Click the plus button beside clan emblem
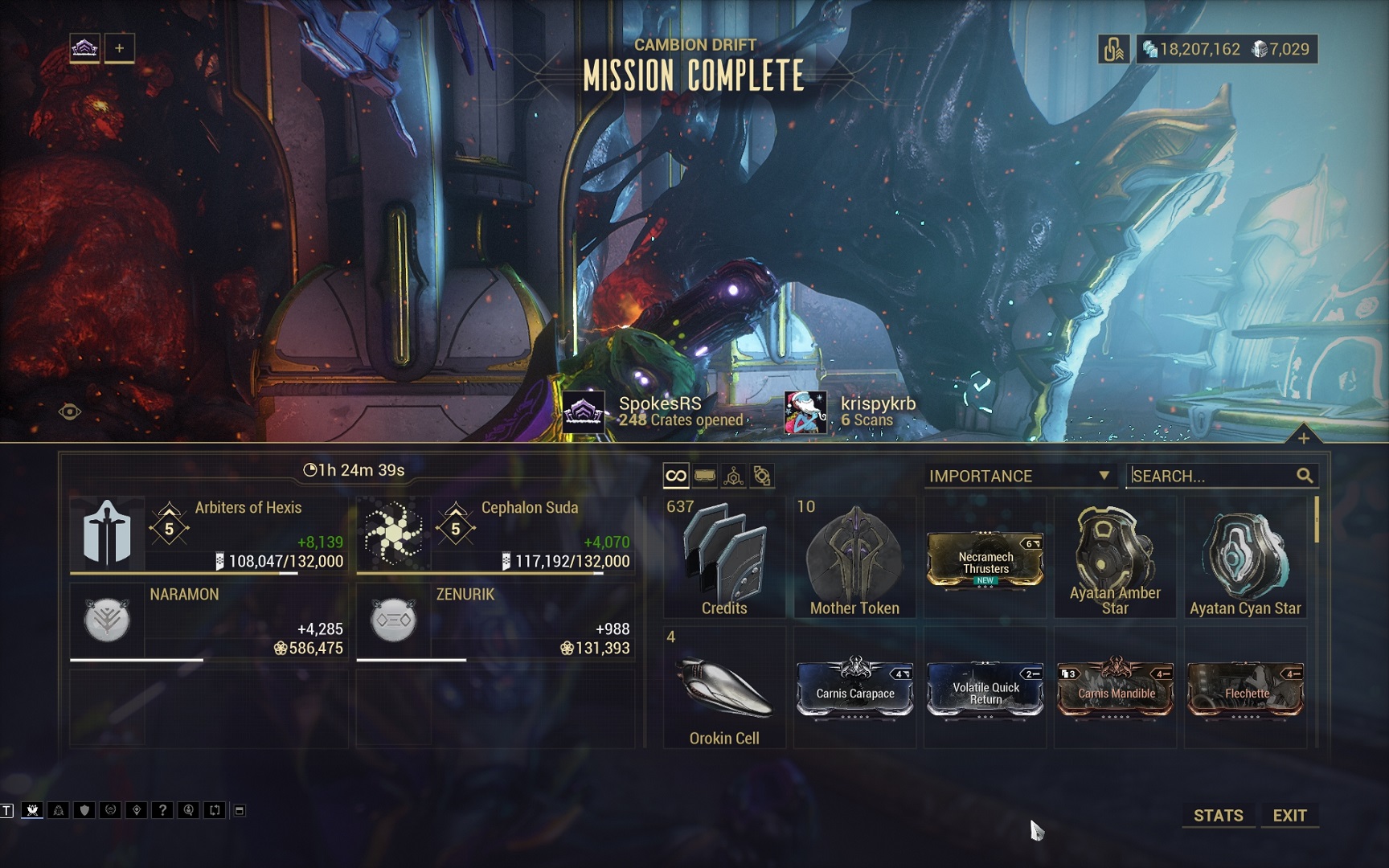 [119, 48]
